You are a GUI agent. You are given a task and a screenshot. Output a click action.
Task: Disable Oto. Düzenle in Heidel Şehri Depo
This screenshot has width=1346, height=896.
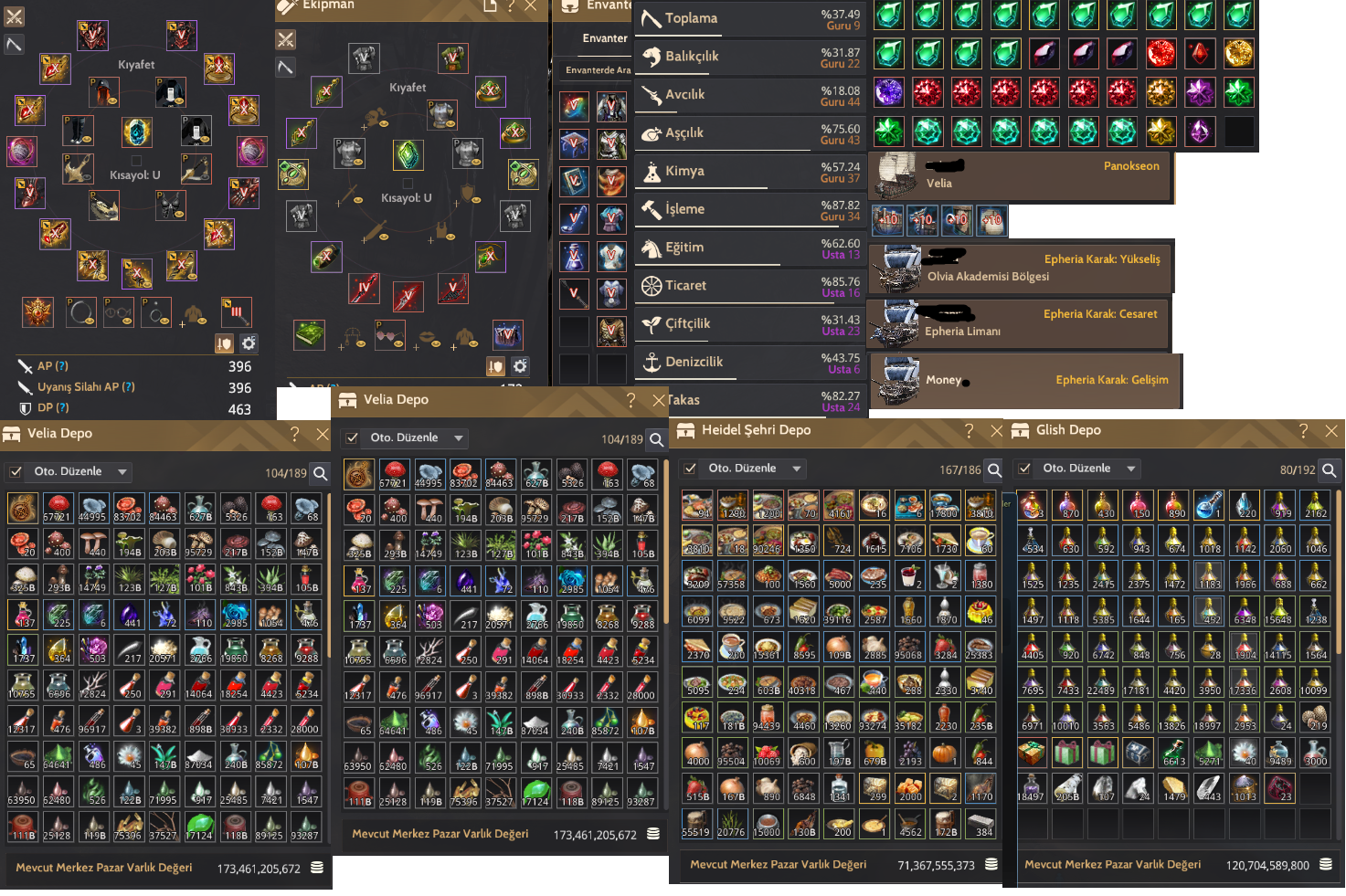tap(691, 468)
